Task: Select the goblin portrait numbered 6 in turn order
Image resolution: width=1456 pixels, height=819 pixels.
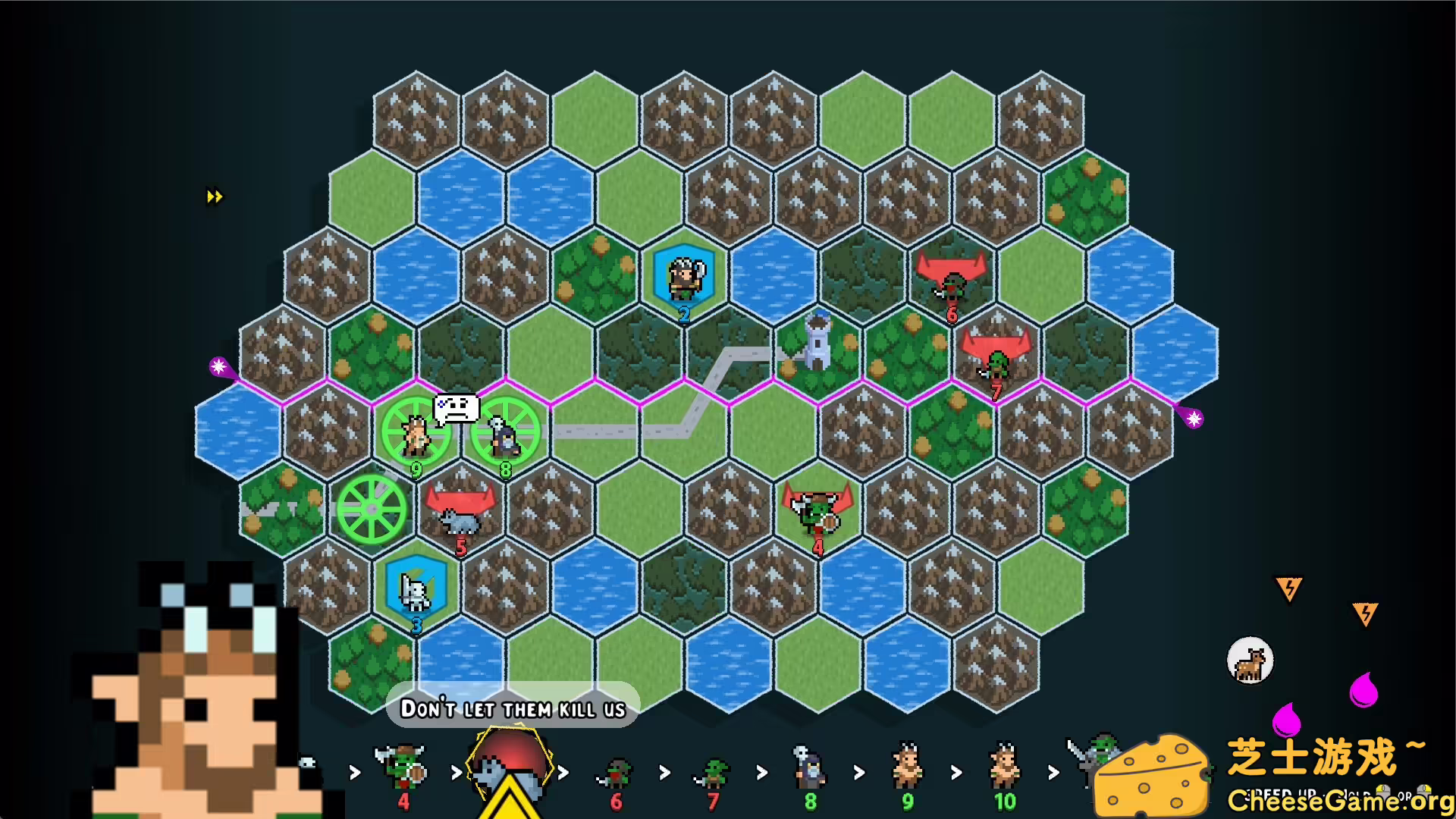Action: click(x=614, y=768)
